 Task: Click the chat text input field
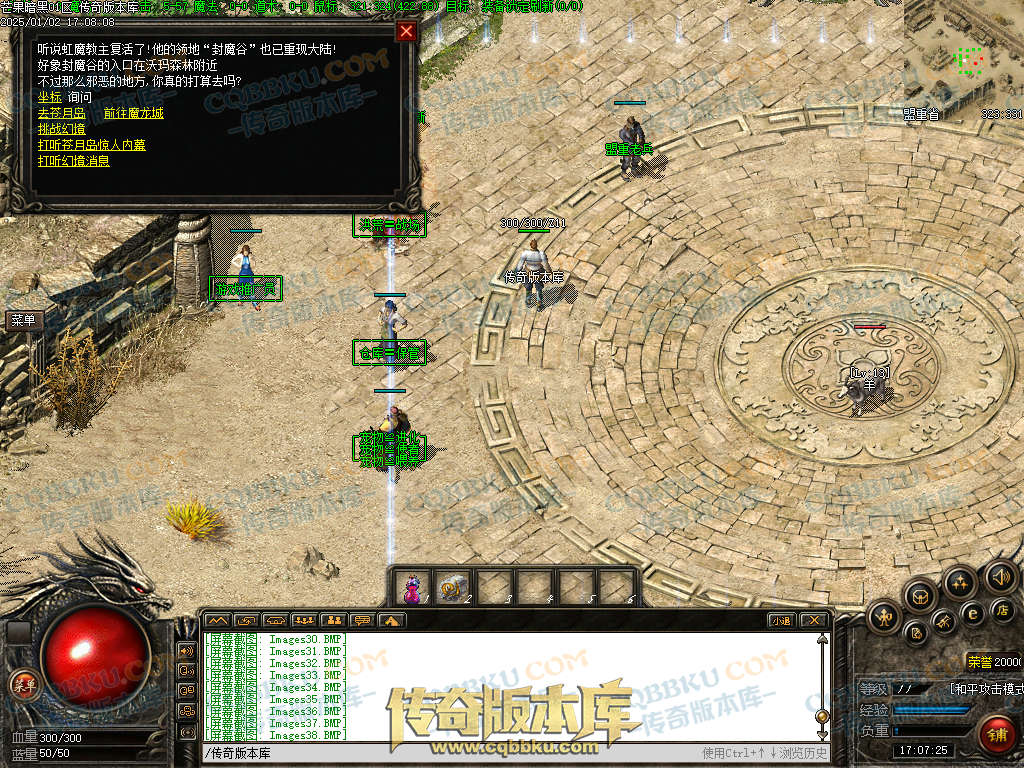450,753
